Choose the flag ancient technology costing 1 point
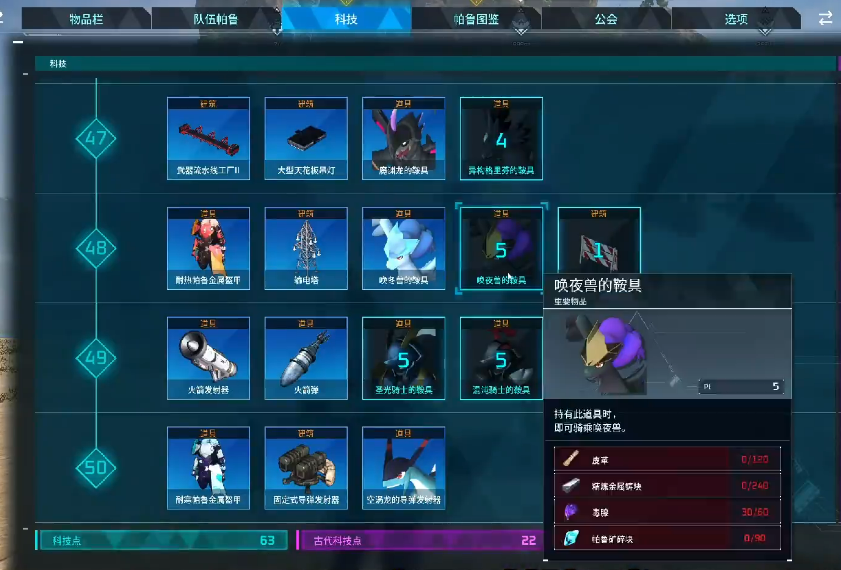This screenshot has height=570, width=841. click(x=598, y=246)
